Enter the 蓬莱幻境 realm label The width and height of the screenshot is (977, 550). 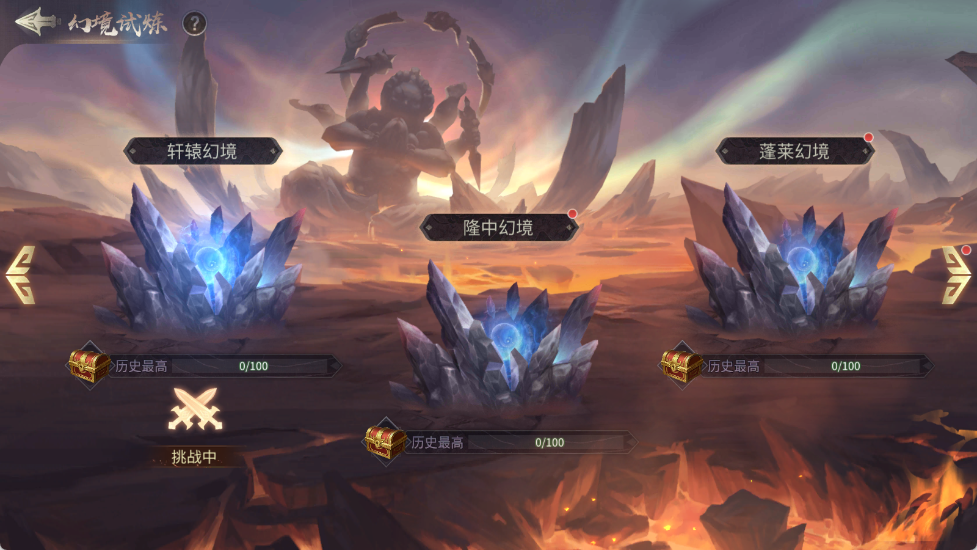(794, 151)
